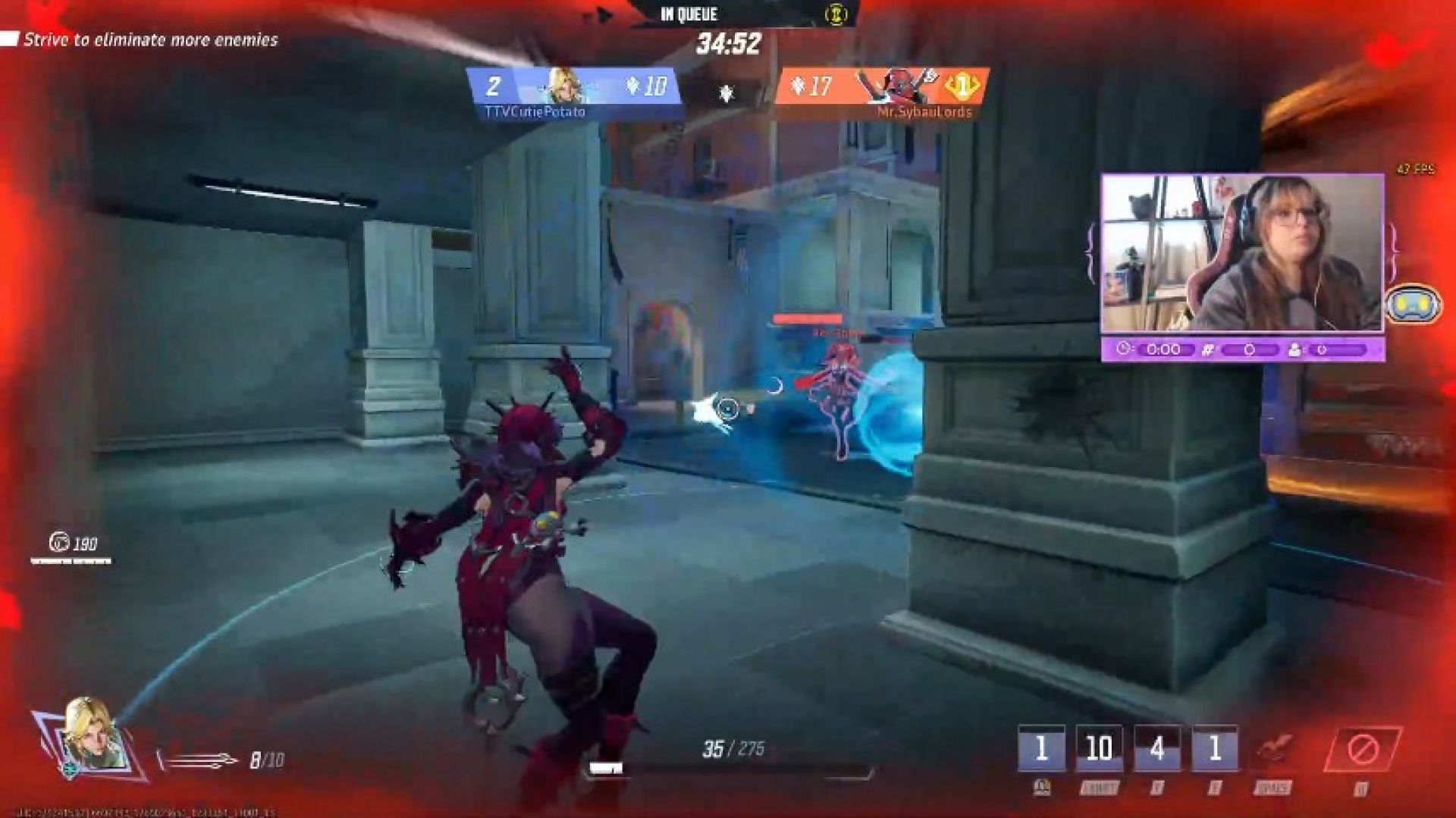Click the disabled ultimate ability slot
Image resolution: width=1456 pixels, height=818 pixels.
(1362, 750)
